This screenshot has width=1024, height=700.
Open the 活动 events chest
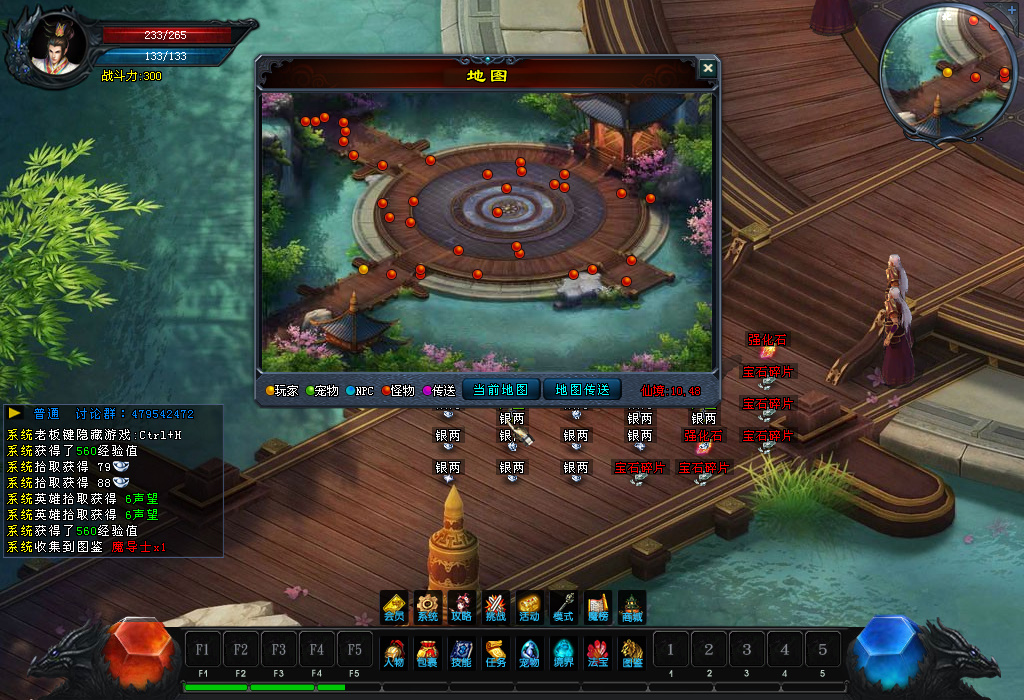point(530,606)
